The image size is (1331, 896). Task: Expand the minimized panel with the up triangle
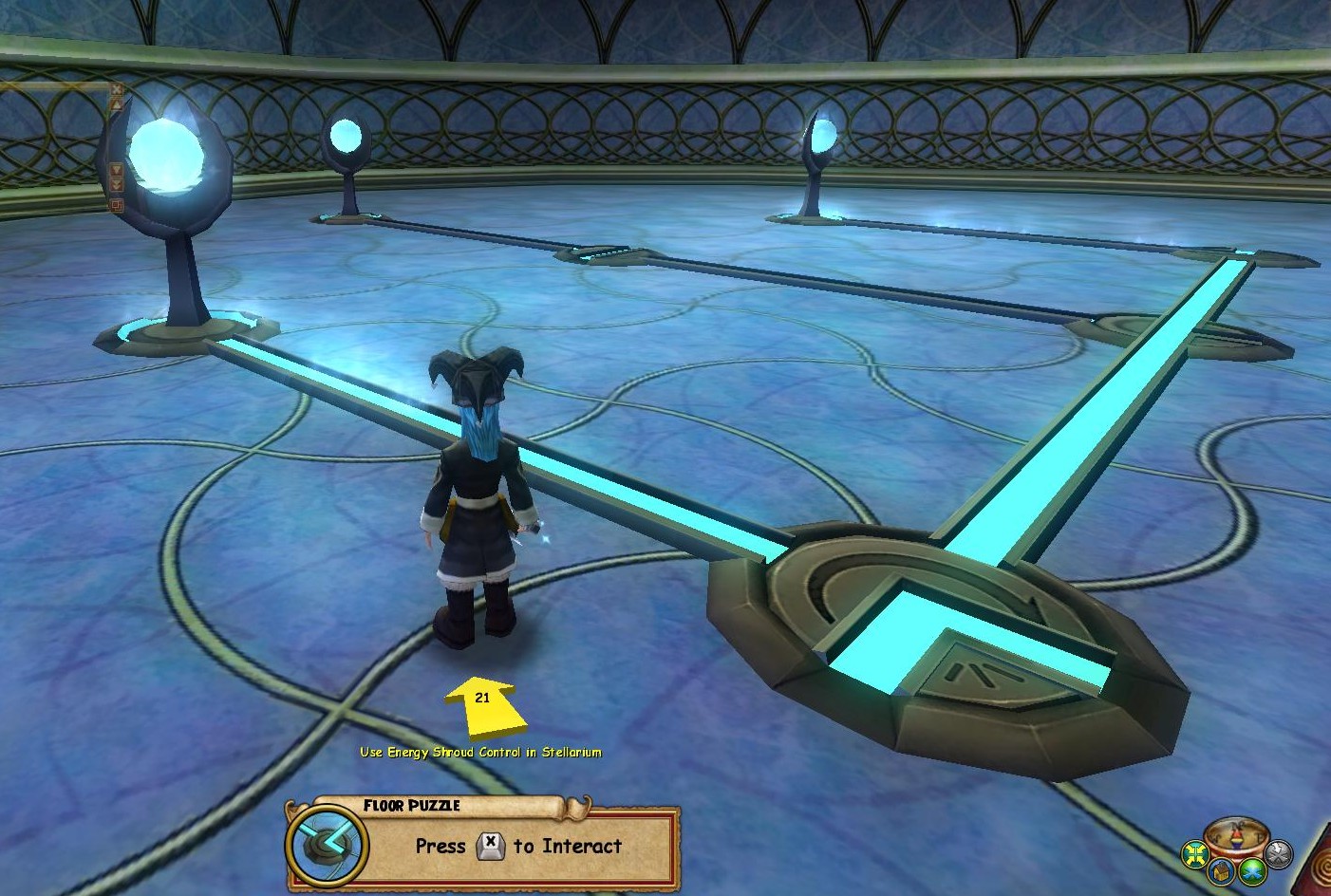point(117,104)
